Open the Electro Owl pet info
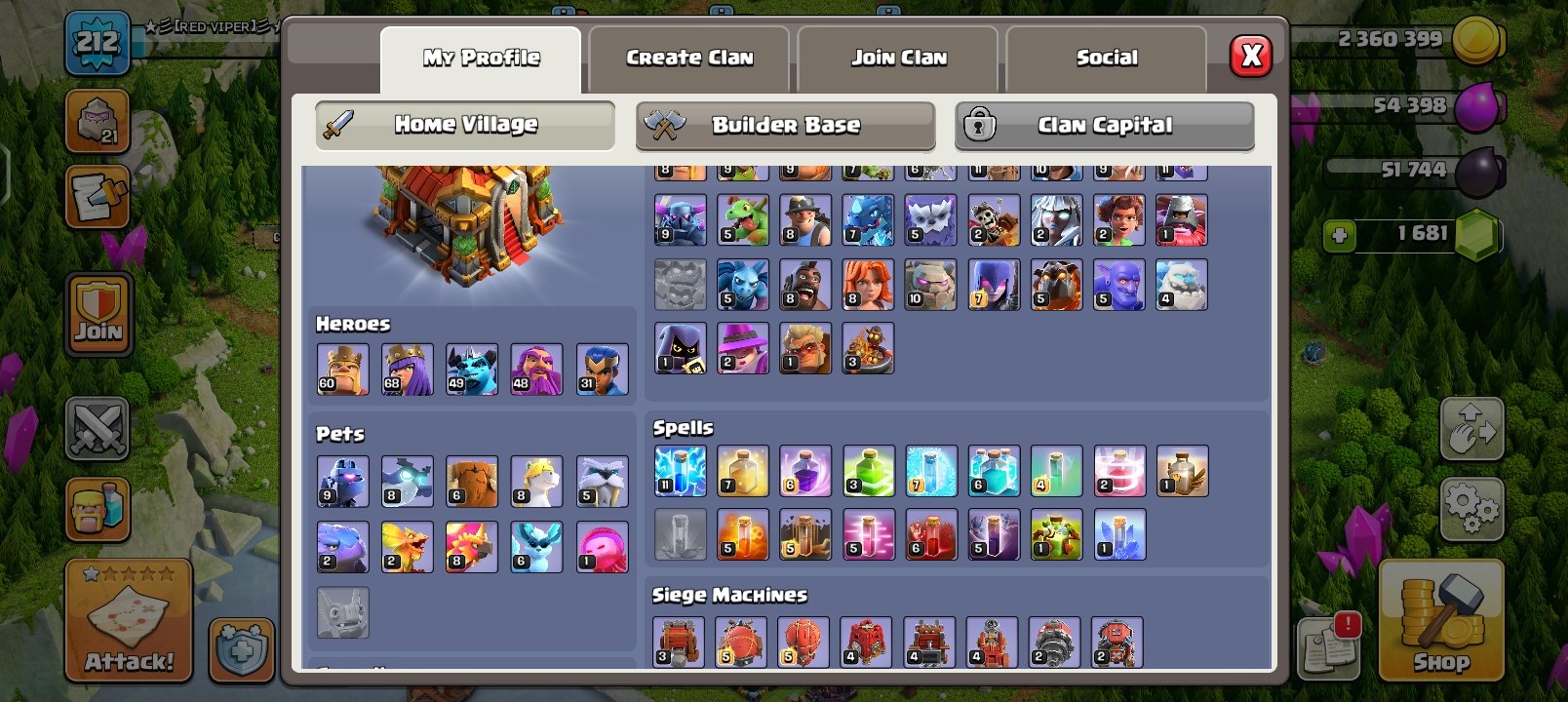This screenshot has width=1568, height=702. pyautogui.click(x=409, y=481)
